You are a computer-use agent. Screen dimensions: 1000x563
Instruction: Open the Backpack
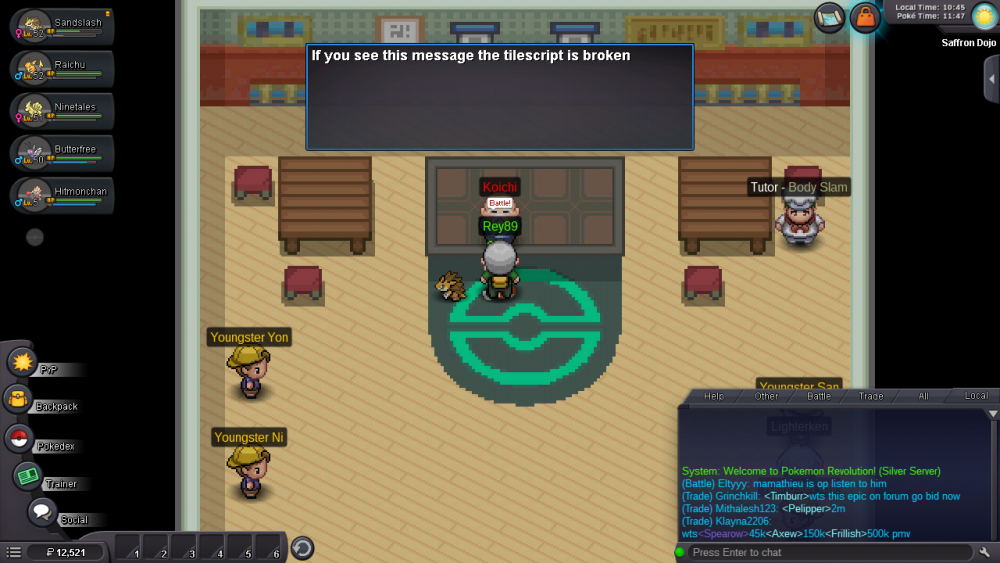click(x=20, y=401)
